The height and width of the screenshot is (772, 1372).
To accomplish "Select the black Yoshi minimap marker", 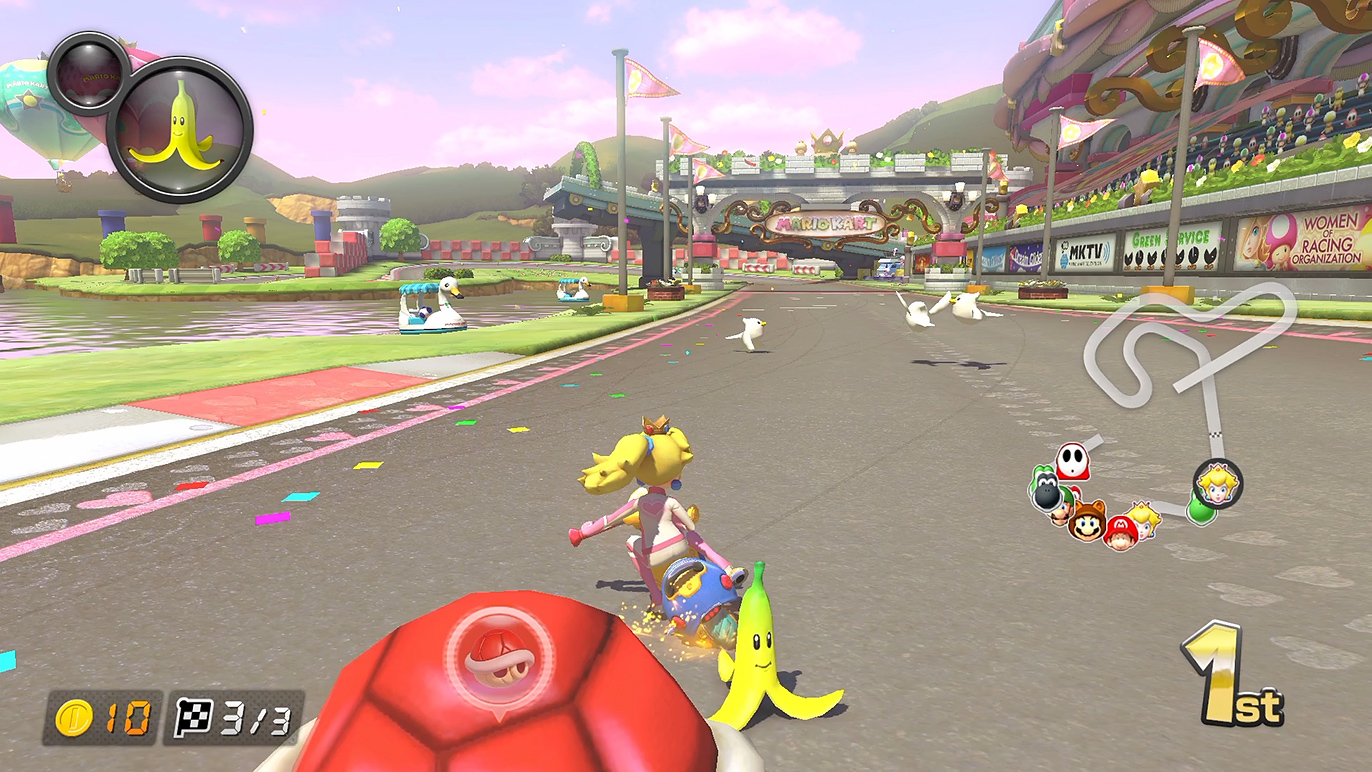I will point(1044,490).
